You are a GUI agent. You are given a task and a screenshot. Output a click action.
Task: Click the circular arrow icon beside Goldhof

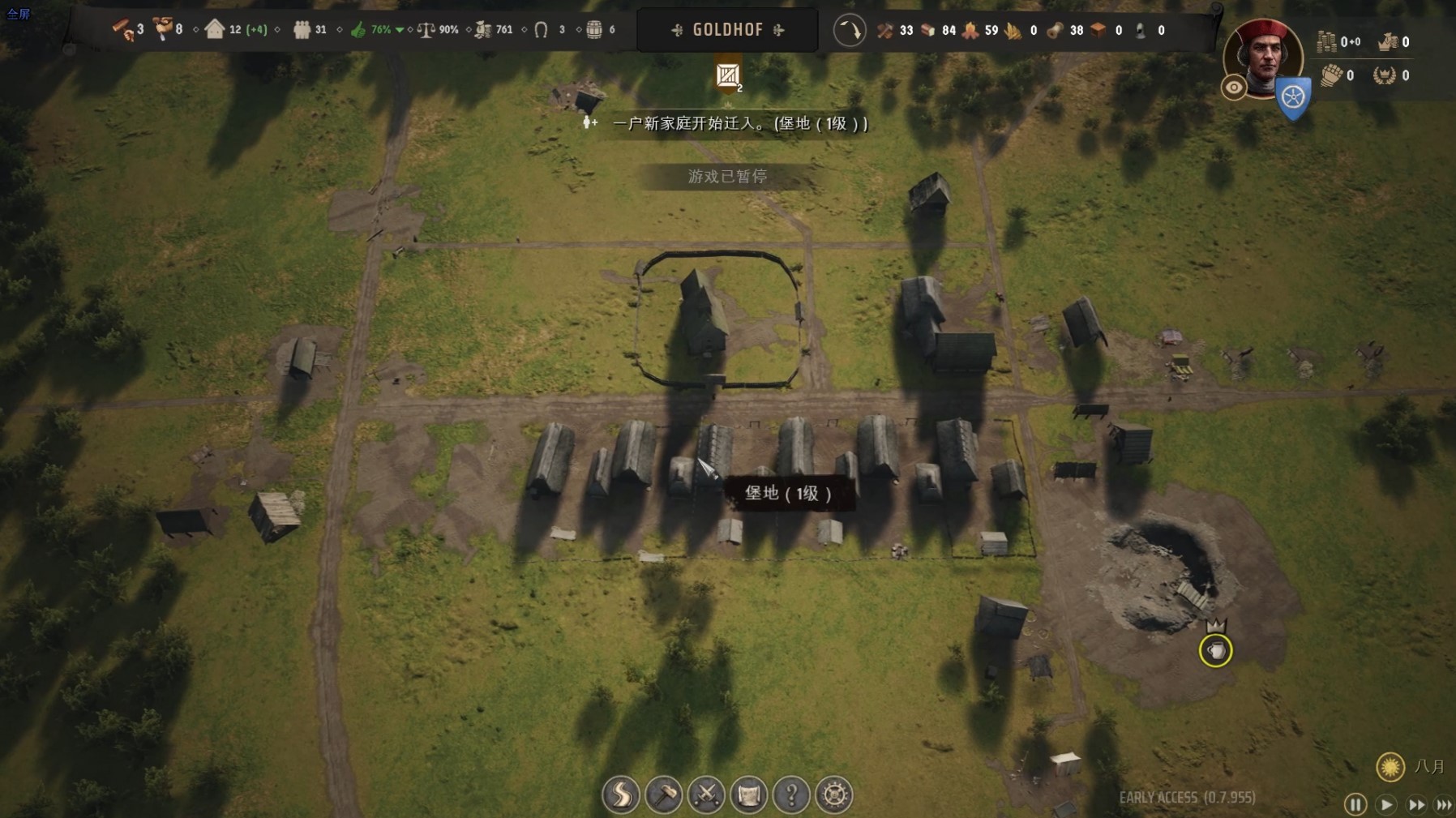[850, 31]
